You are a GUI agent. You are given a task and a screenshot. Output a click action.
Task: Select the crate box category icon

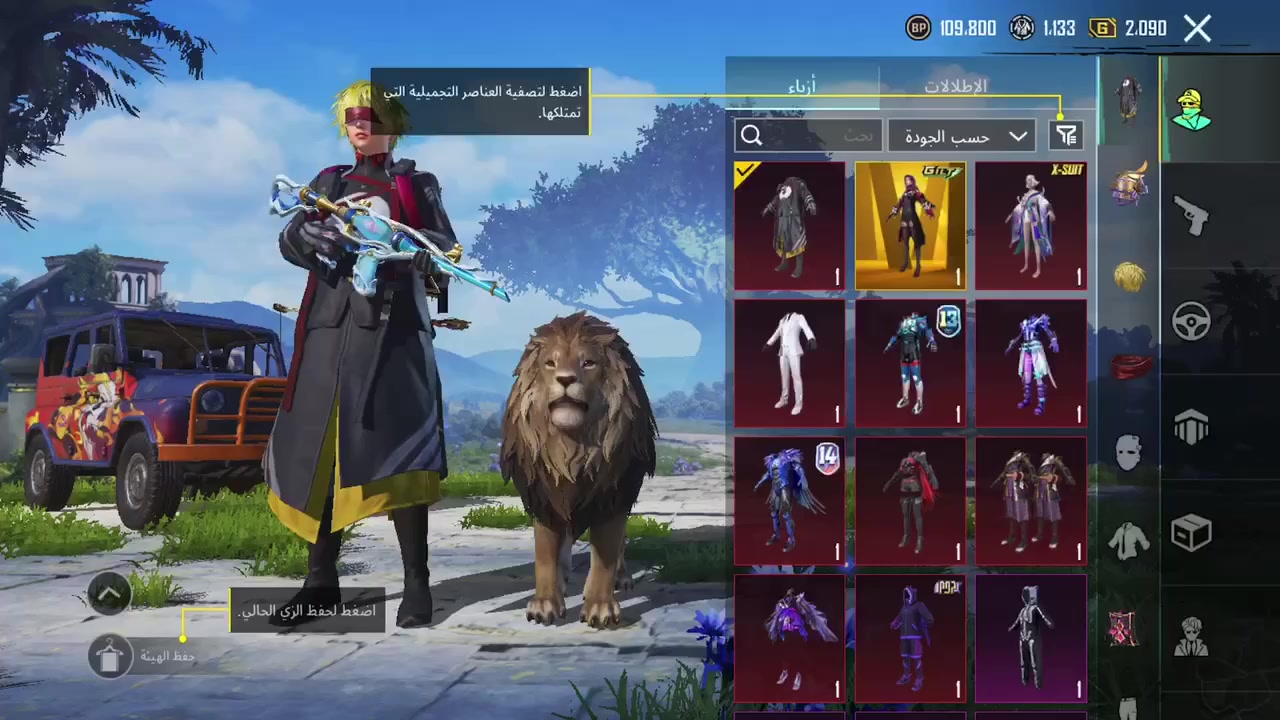[x=1191, y=533]
